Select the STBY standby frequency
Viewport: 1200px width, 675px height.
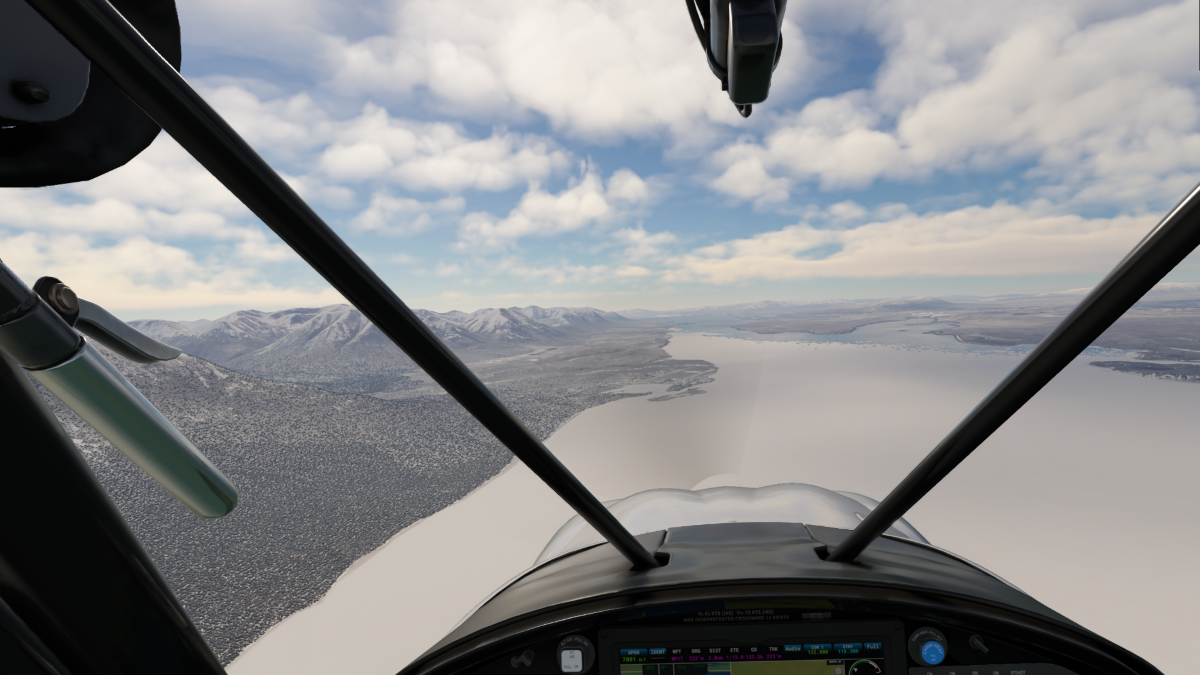847,650
